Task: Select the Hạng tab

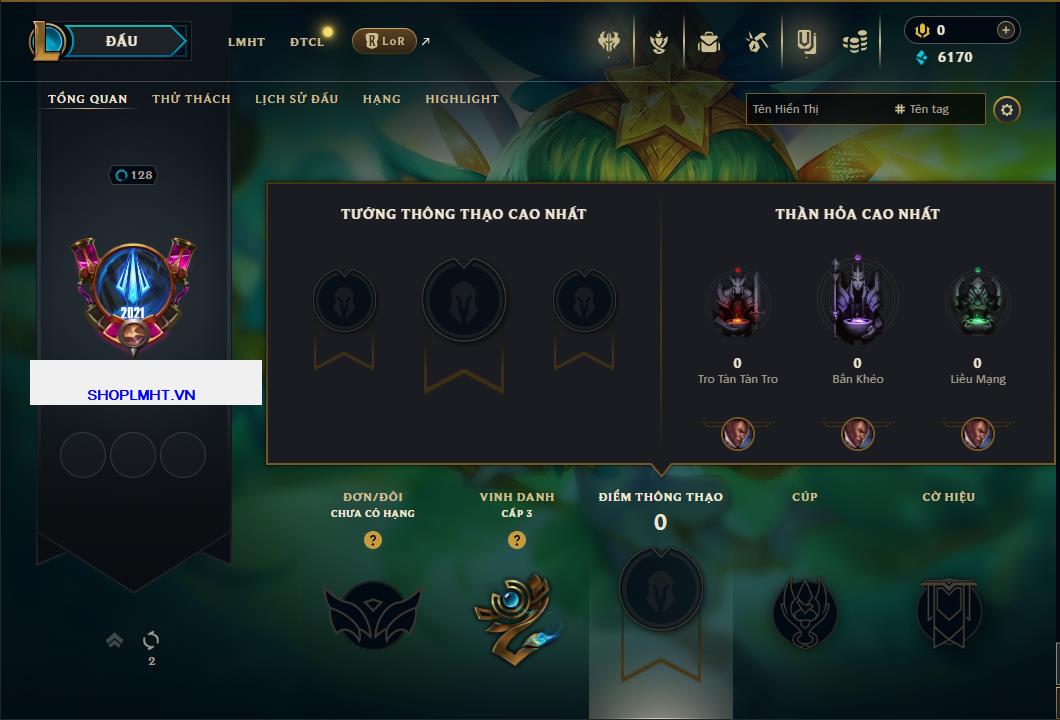Action: coord(381,99)
